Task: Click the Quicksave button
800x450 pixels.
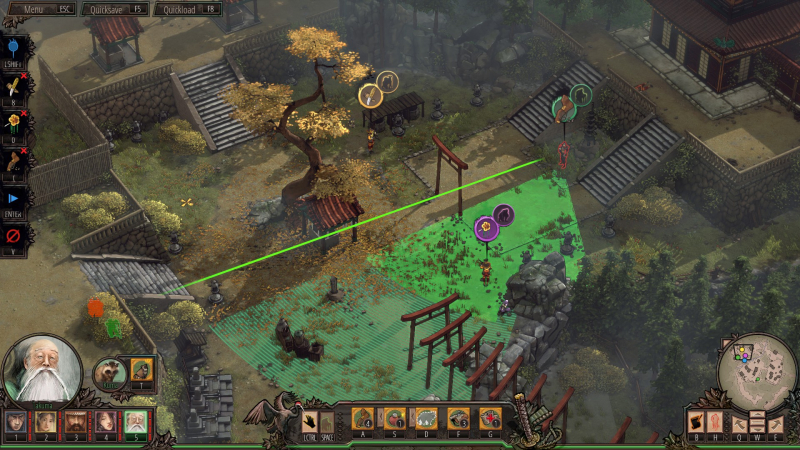Action: [115, 8]
